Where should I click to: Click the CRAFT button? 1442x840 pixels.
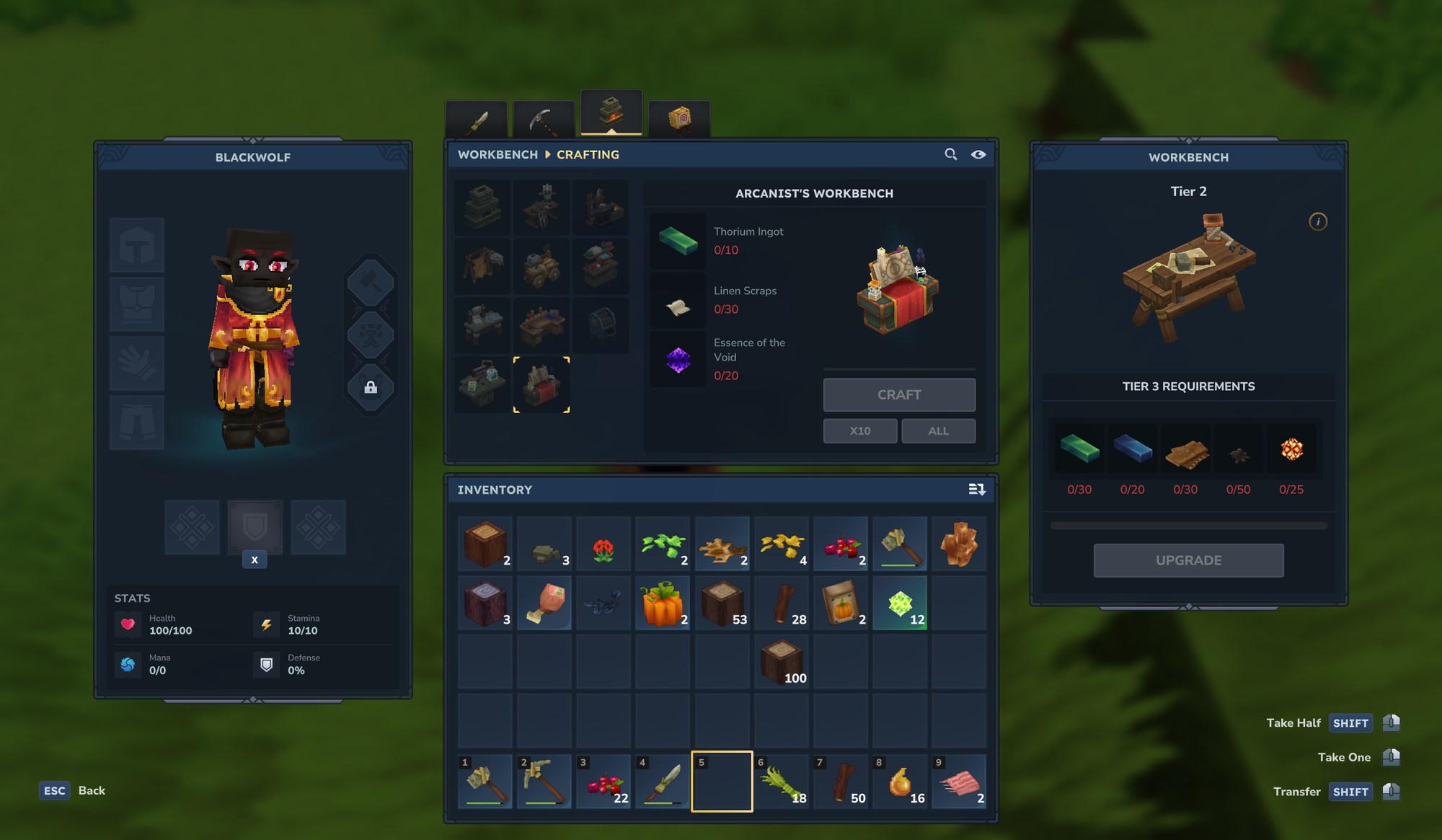(x=899, y=394)
